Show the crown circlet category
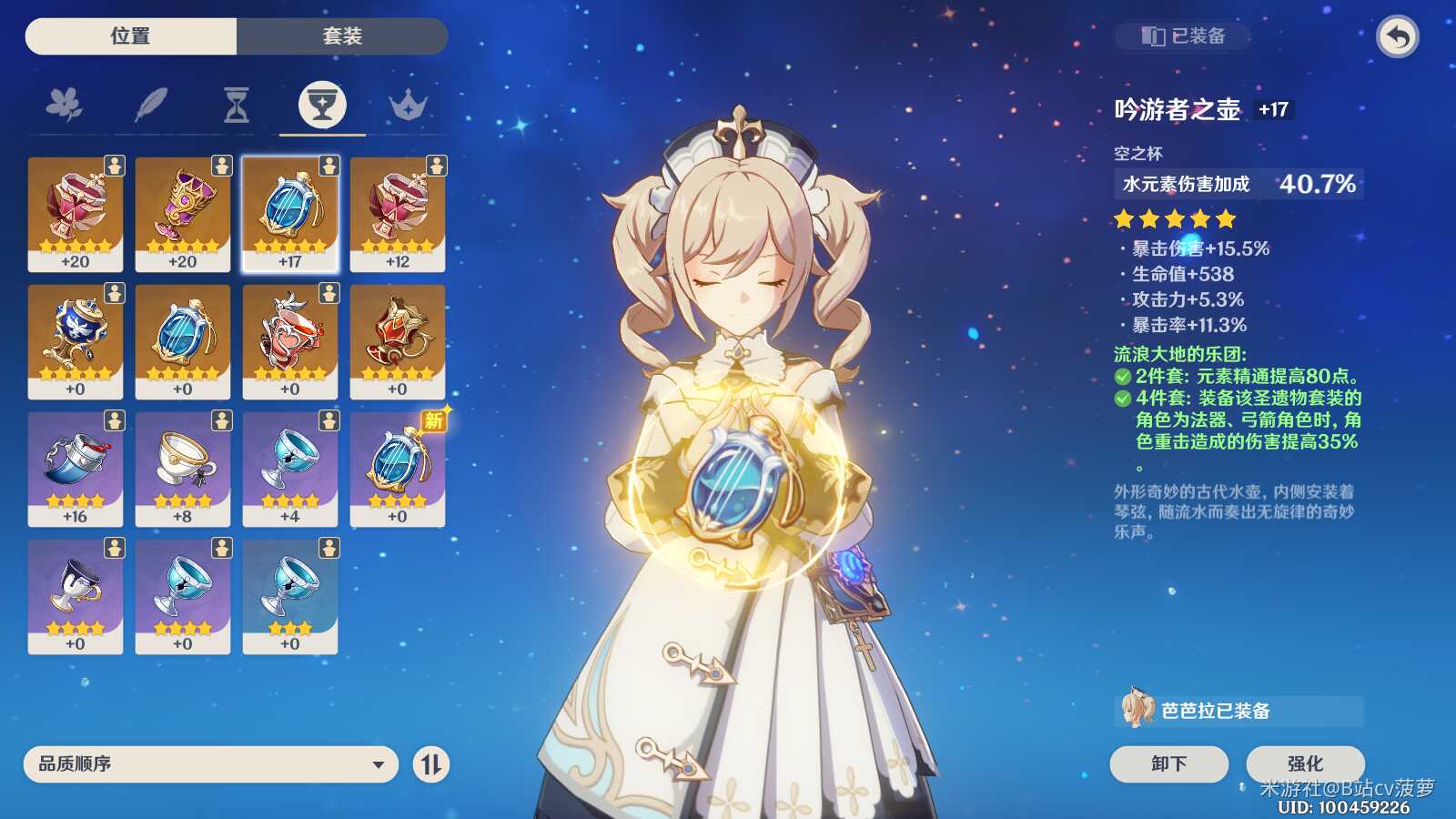The image size is (1456, 819). 408,106
